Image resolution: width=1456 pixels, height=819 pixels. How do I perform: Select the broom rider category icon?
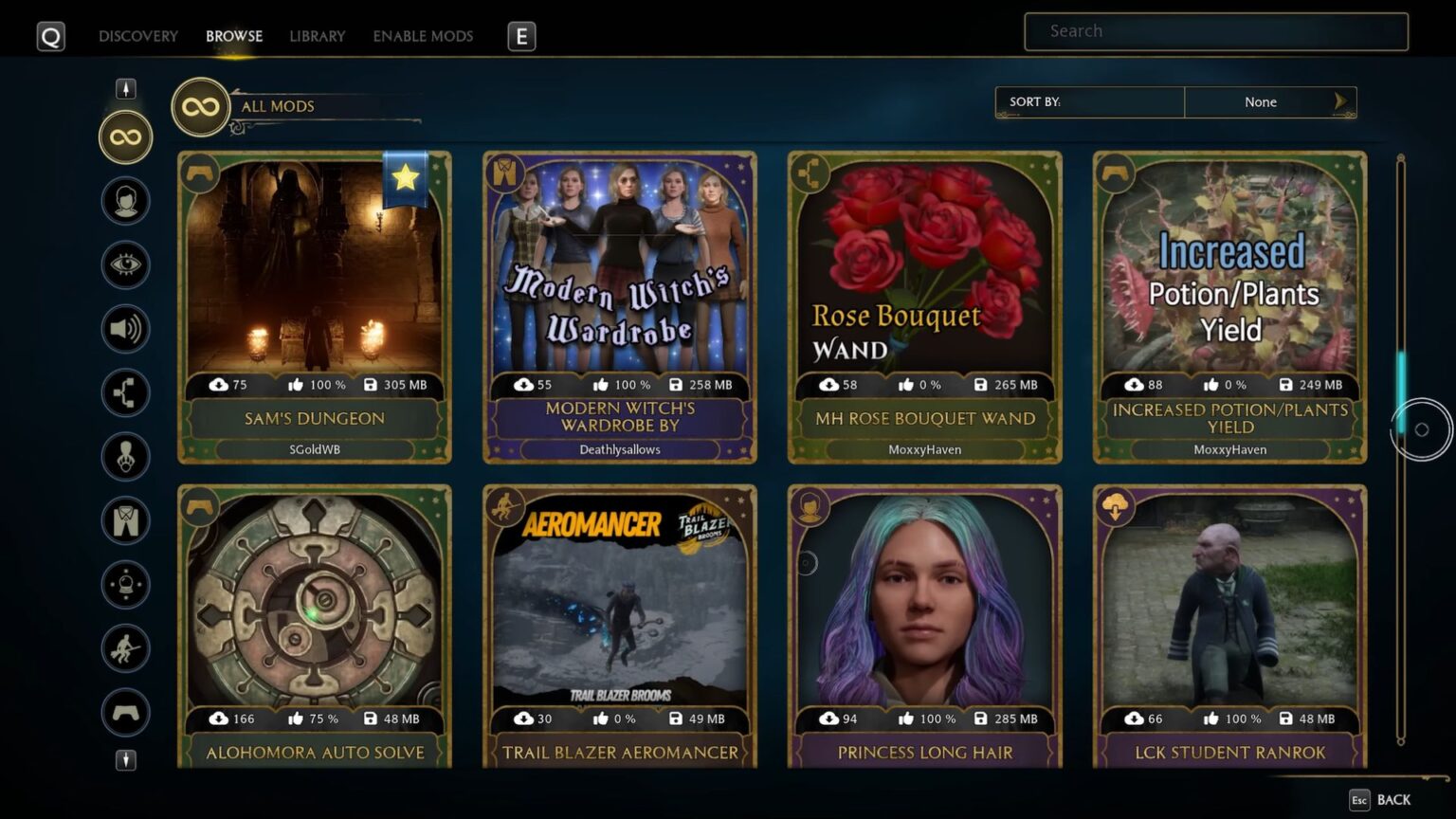[124, 649]
